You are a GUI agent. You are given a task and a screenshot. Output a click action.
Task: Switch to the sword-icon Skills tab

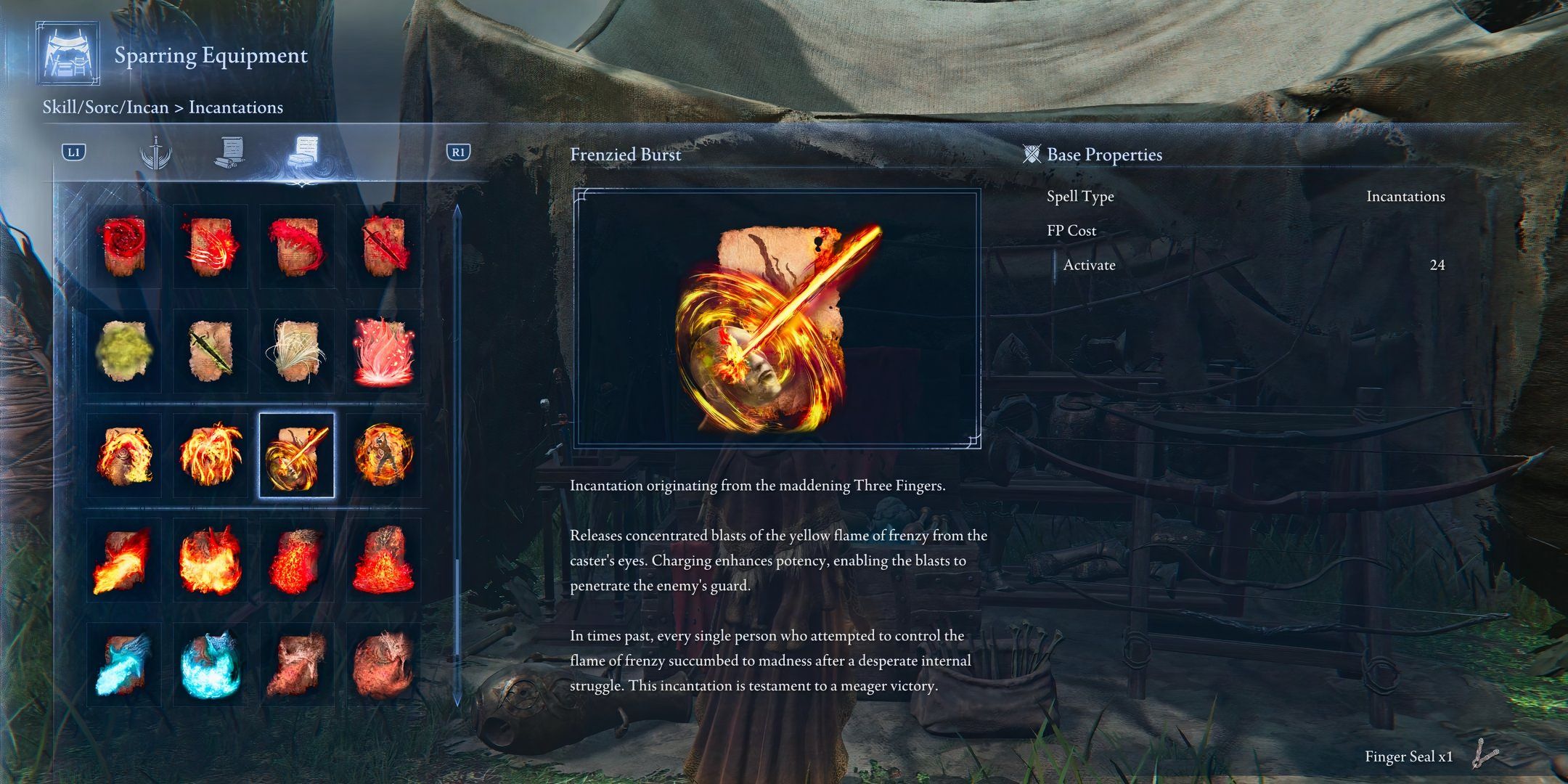pyautogui.click(x=155, y=153)
